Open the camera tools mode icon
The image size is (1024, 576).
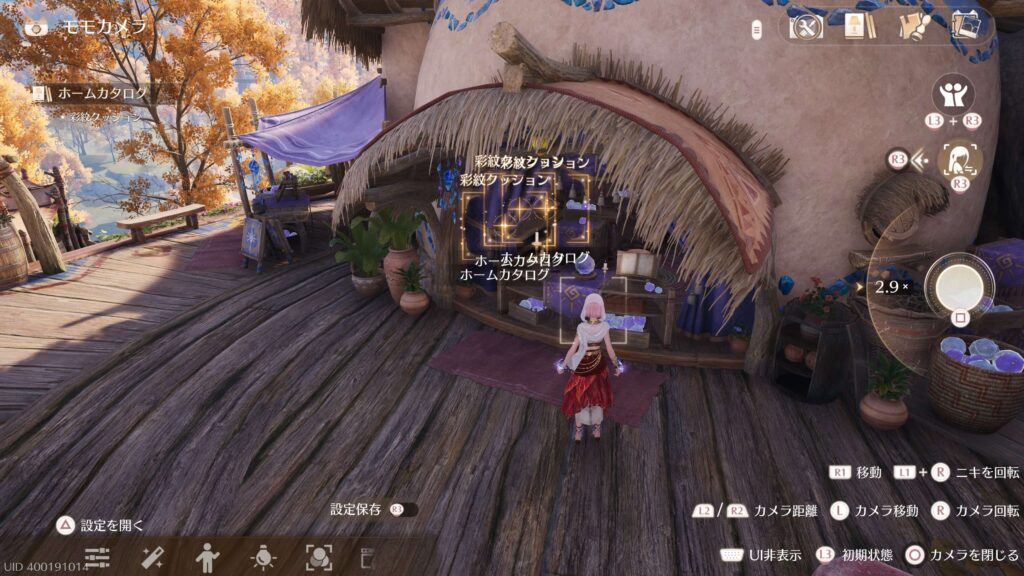pos(805,26)
